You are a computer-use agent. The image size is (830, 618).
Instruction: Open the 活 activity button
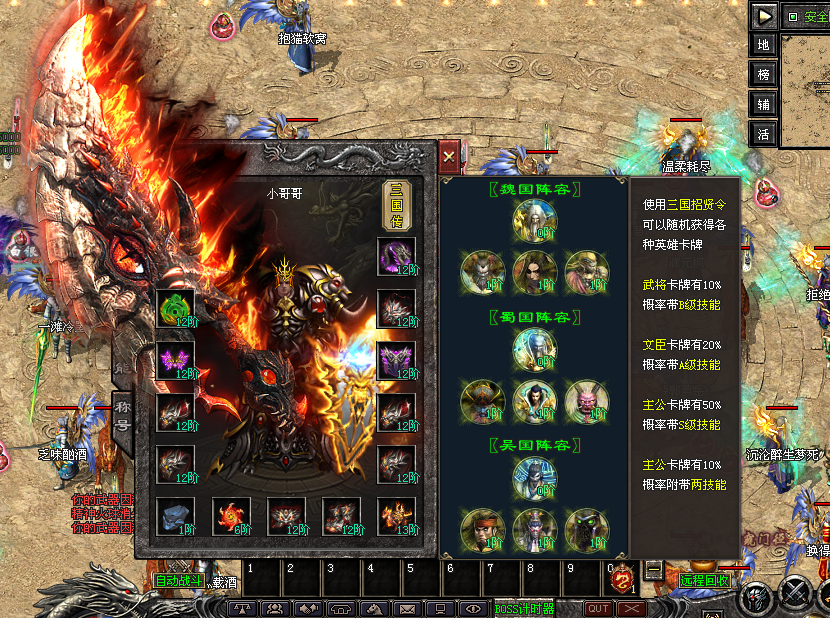tap(764, 134)
